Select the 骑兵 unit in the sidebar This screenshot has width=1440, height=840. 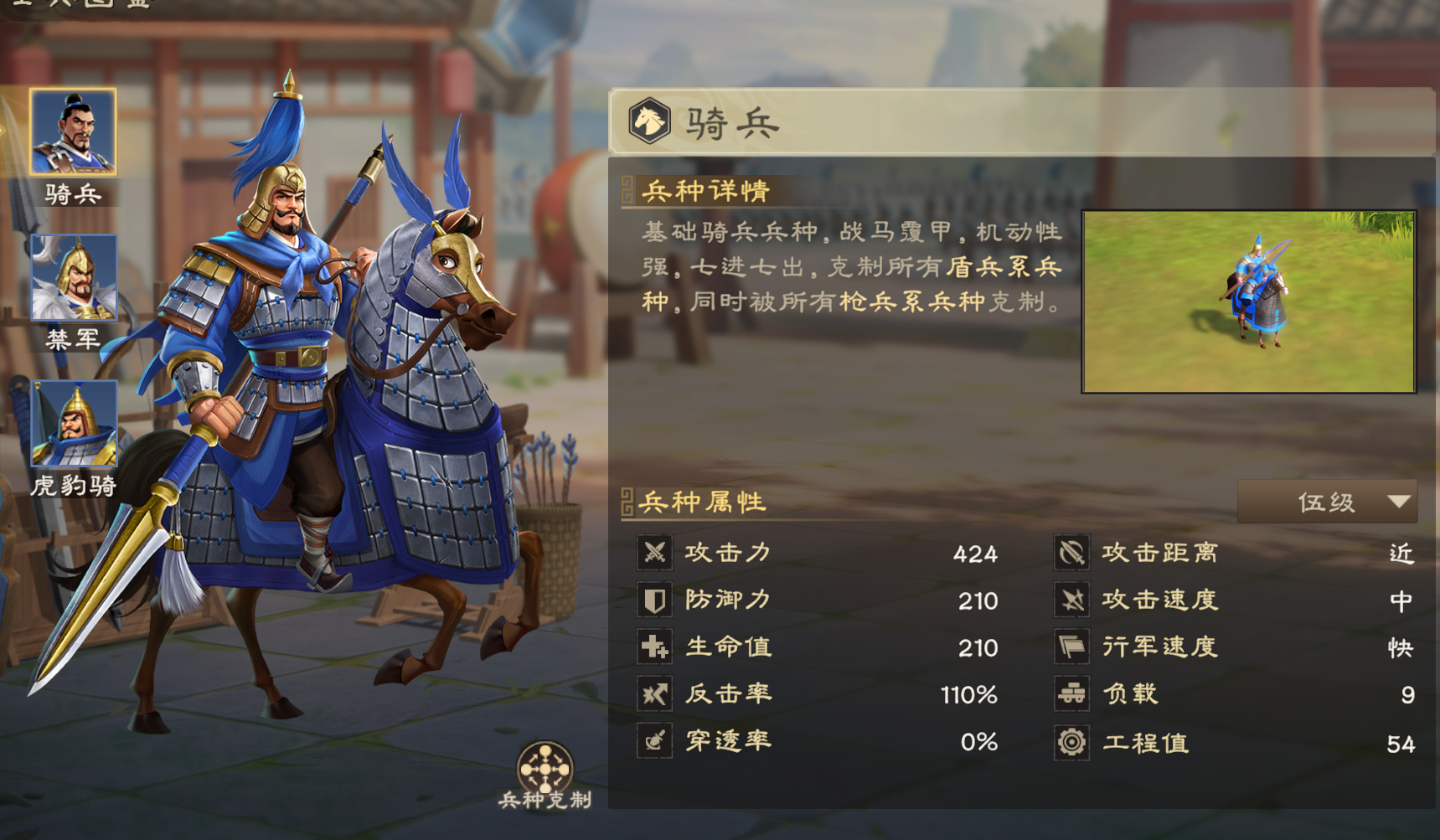point(74,130)
